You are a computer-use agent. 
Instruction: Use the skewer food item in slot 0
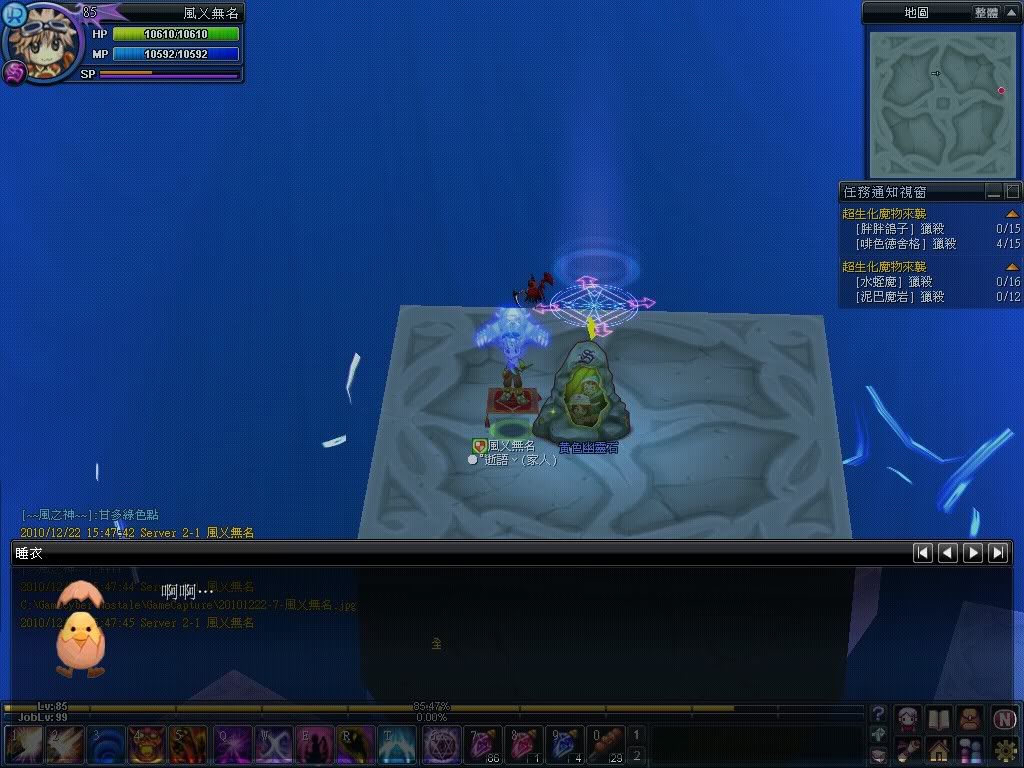pyautogui.click(x=606, y=745)
